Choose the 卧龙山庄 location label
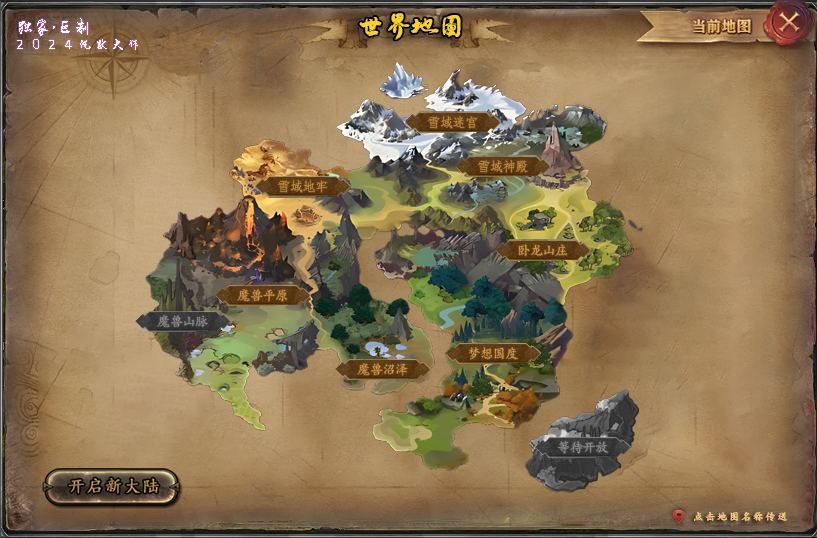Image resolution: width=817 pixels, height=538 pixels. click(x=545, y=250)
